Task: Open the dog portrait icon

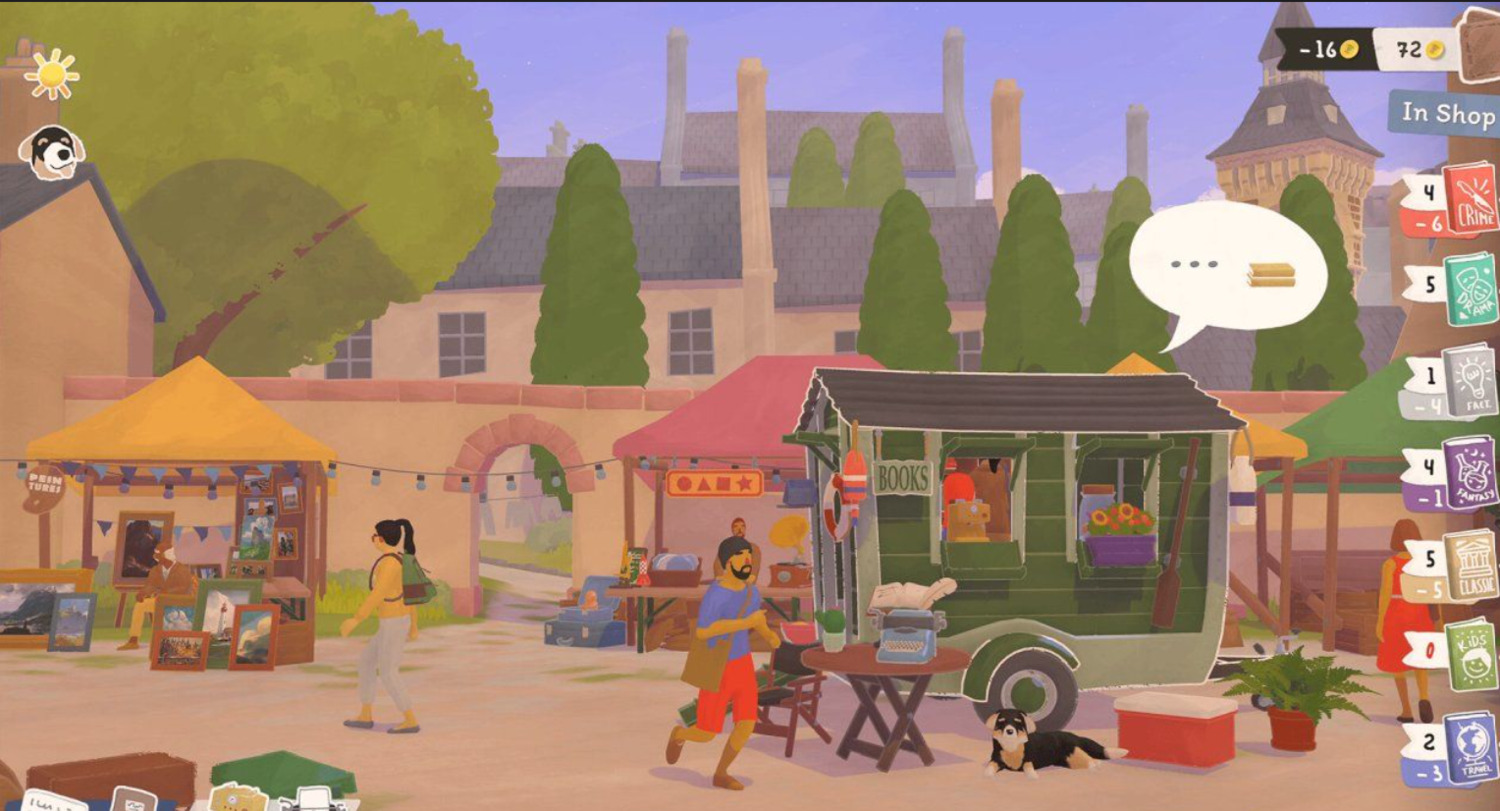Action: (51, 152)
